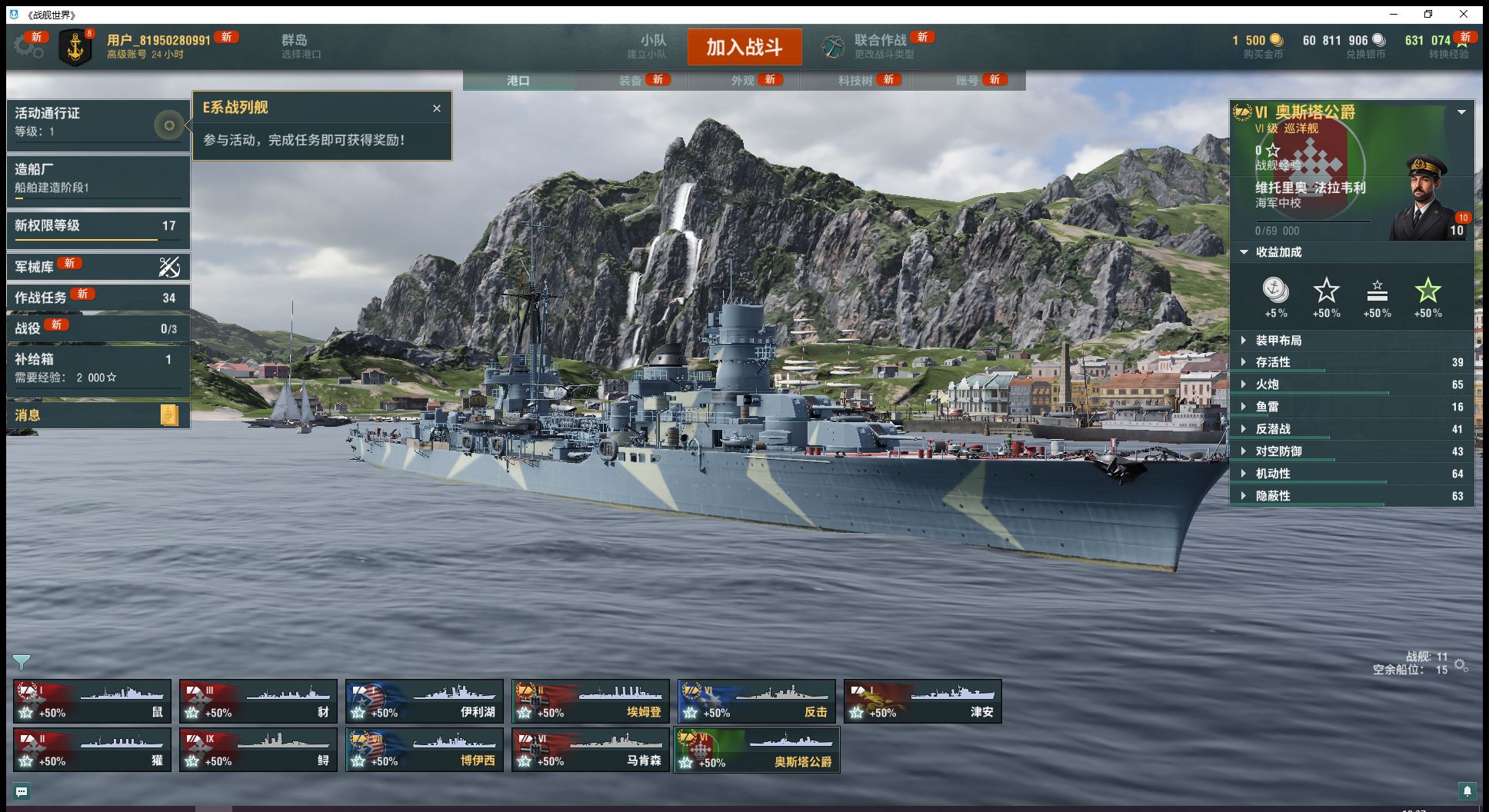Viewport: 1489px width, 812px height.
Task: Choose the 马肯森 ship card
Action: coord(590,750)
